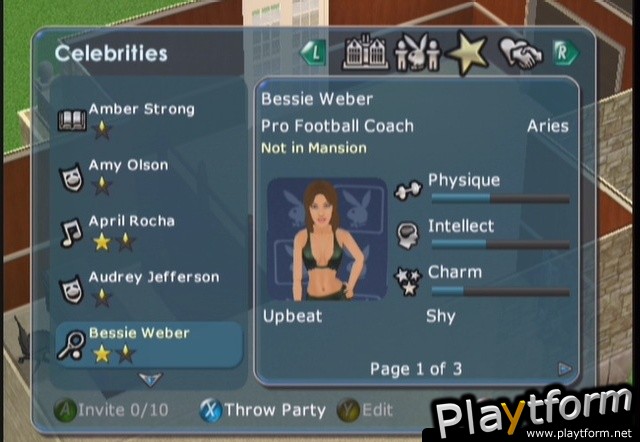This screenshot has width=640, height=442.
Task: Show the next page of Bessie's details
Action: click(565, 369)
